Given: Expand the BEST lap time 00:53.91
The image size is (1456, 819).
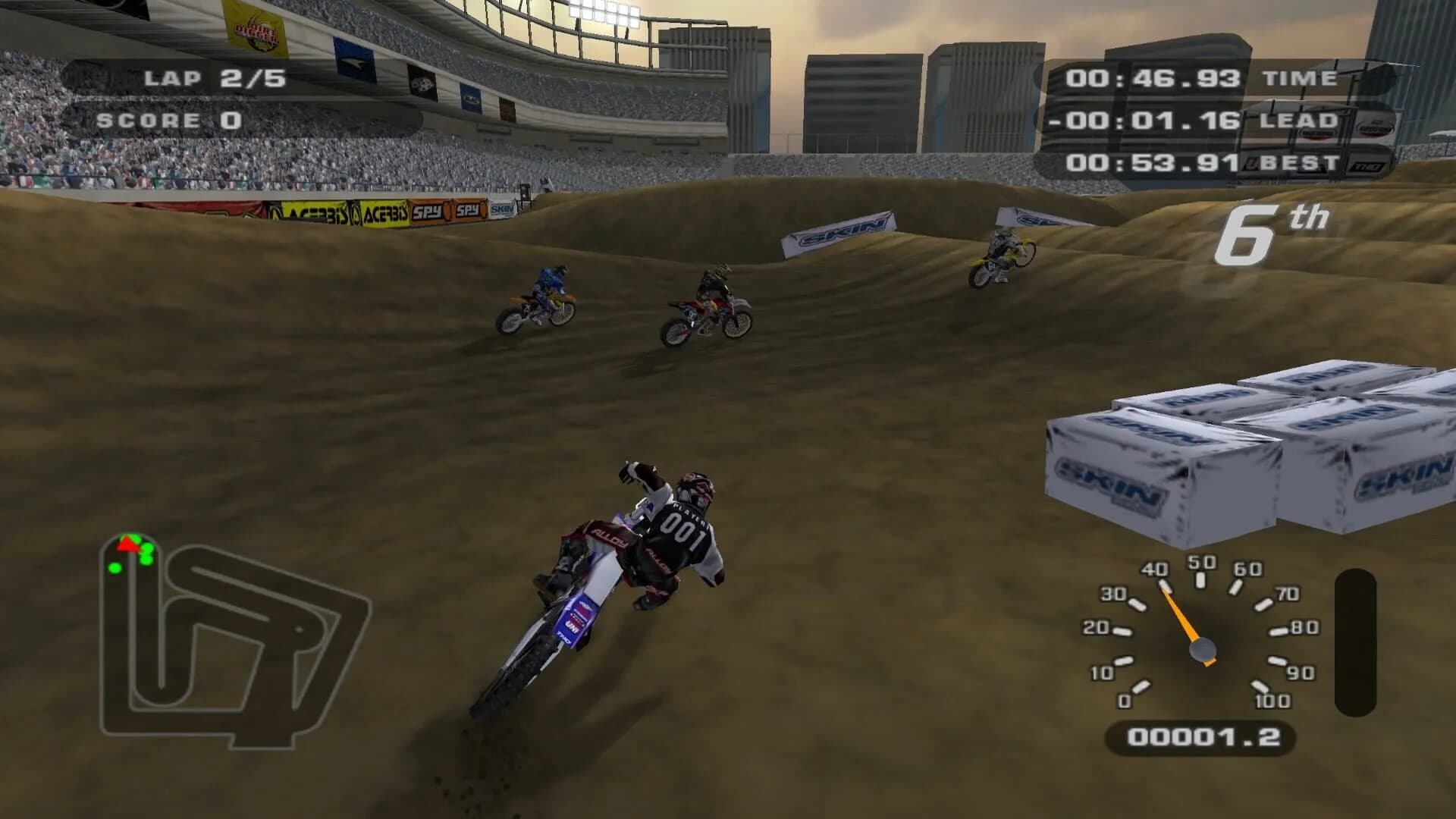Looking at the screenshot, I should [x=1153, y=162].
